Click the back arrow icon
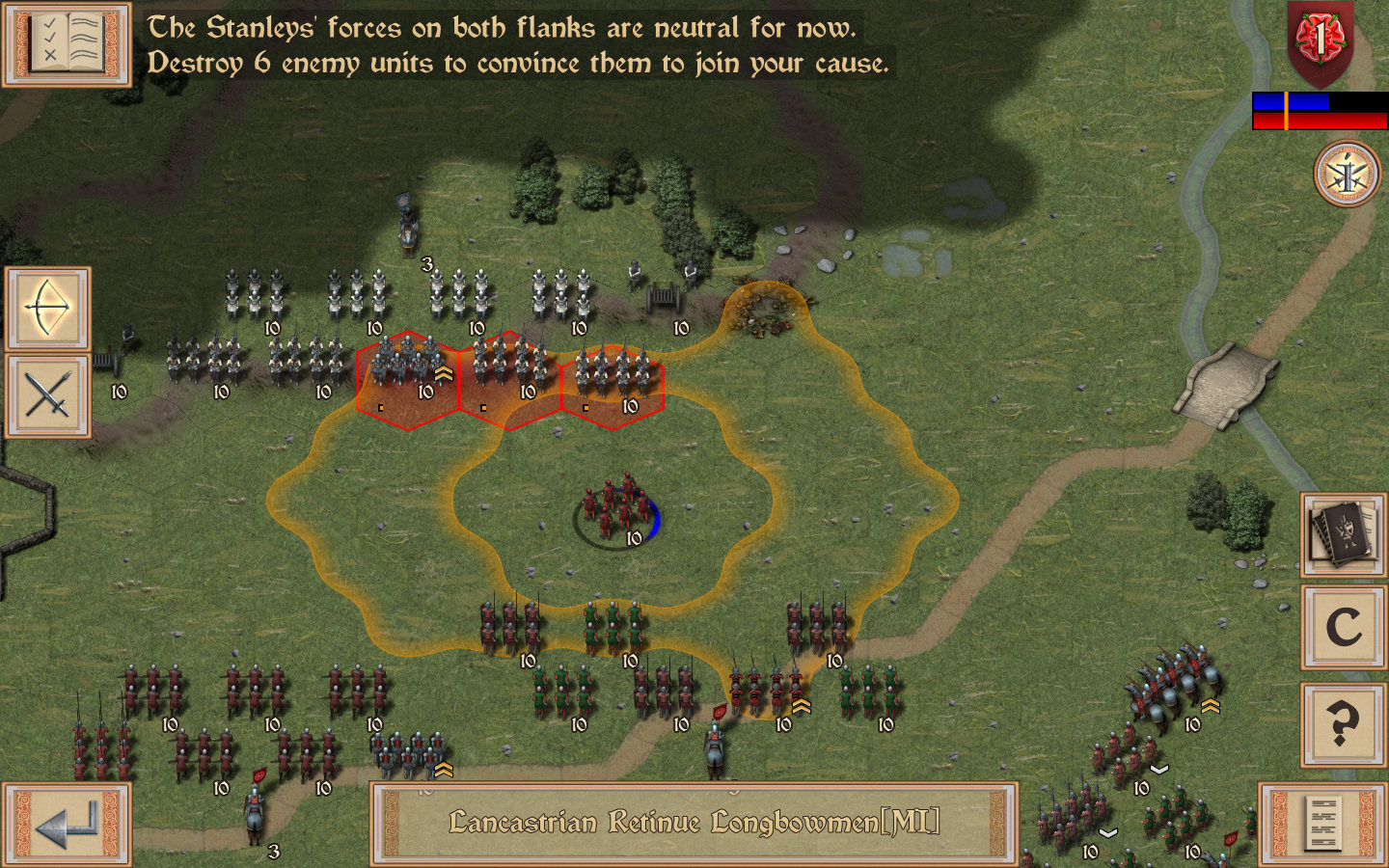The image size is (1389, 868). 66,827
